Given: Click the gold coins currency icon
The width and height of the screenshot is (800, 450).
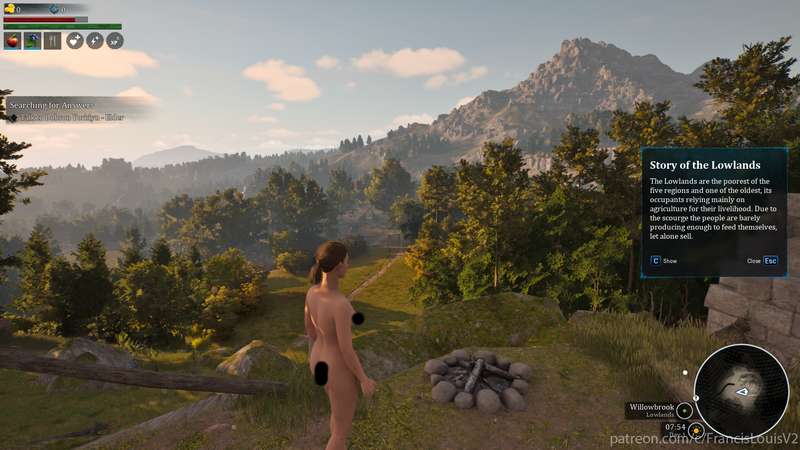Looking at the screenshot, I should click(x=9, y=9).
